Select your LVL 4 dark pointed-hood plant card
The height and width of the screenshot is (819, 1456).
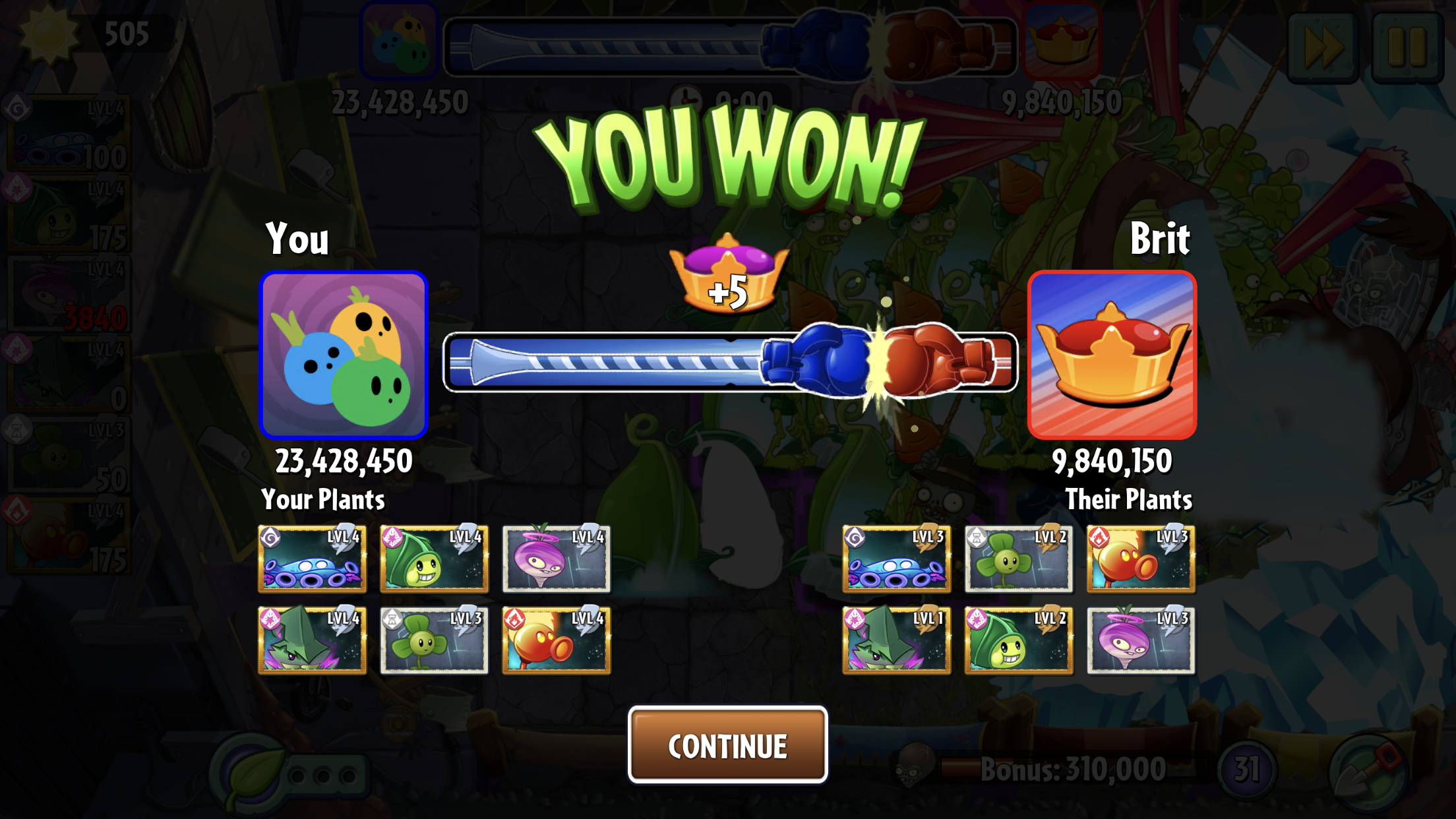[x=312, y=640]
